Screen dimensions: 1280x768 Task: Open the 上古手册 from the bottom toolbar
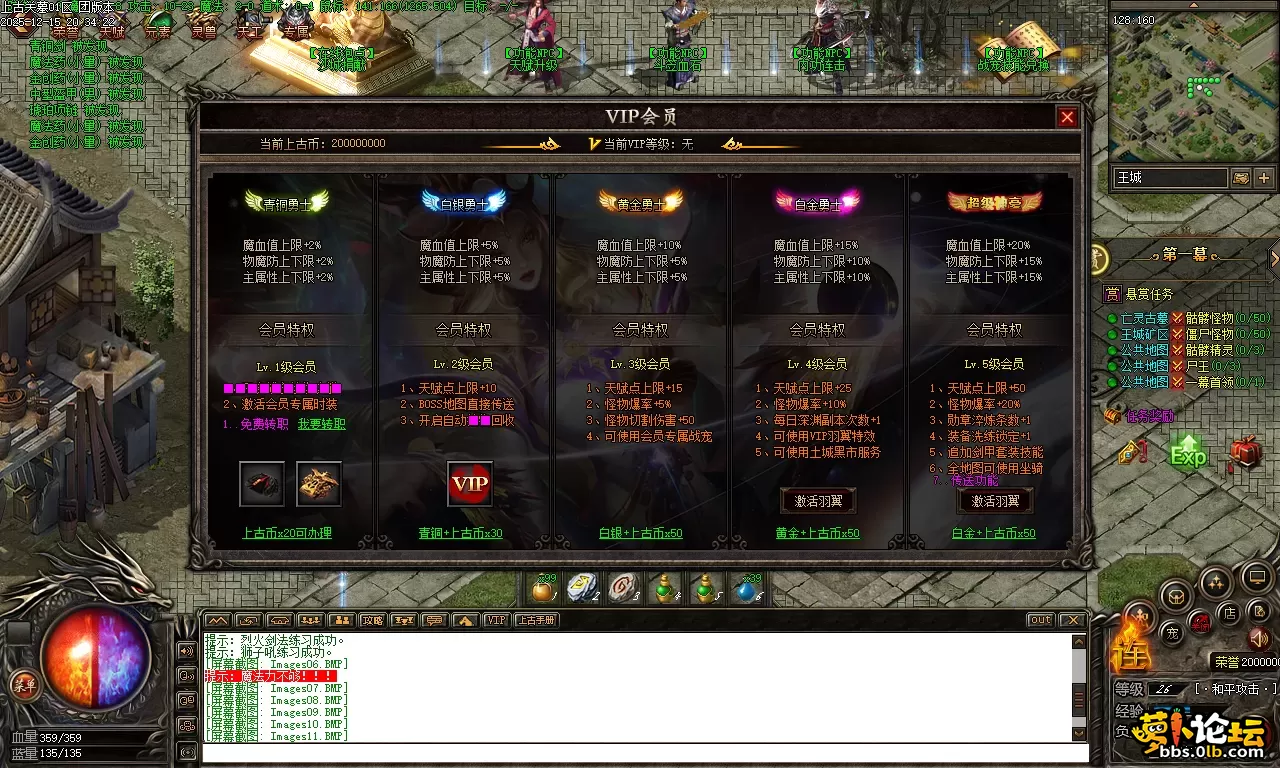tap(536, 620)
